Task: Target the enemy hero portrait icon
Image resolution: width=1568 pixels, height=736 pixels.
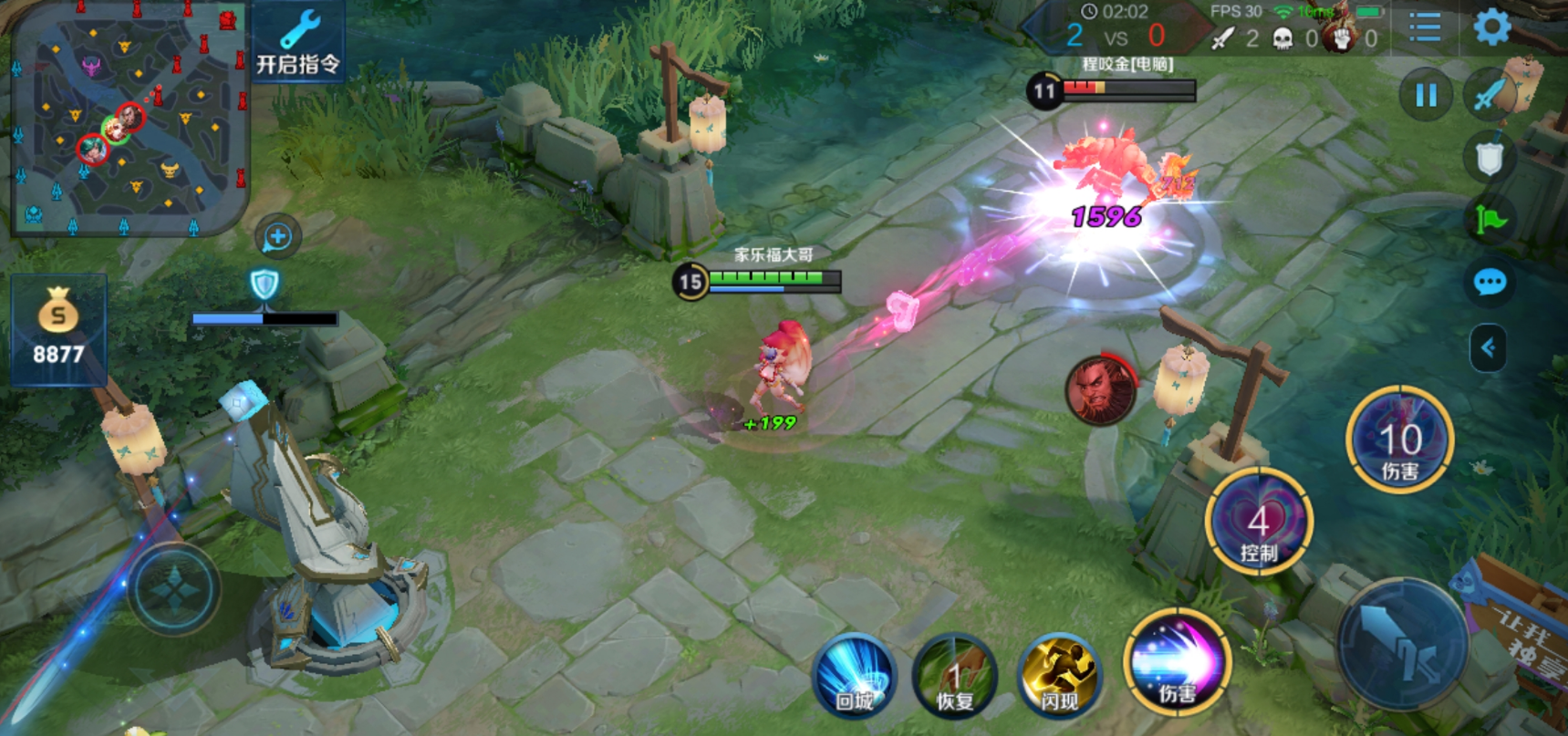Action: pos(1101,389)
